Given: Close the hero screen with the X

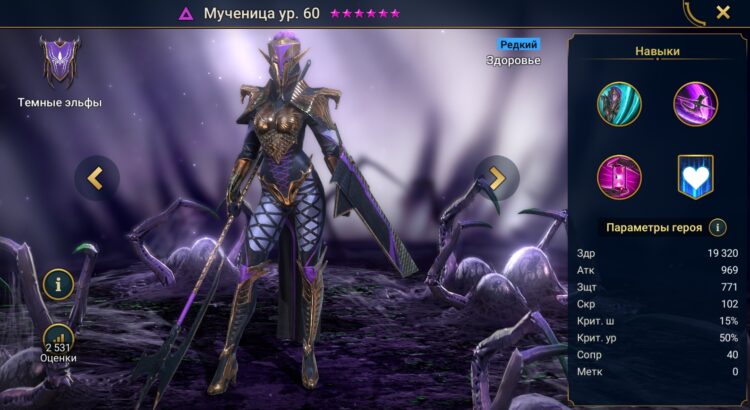Looking at the screenshot, I should pos(722,13).
